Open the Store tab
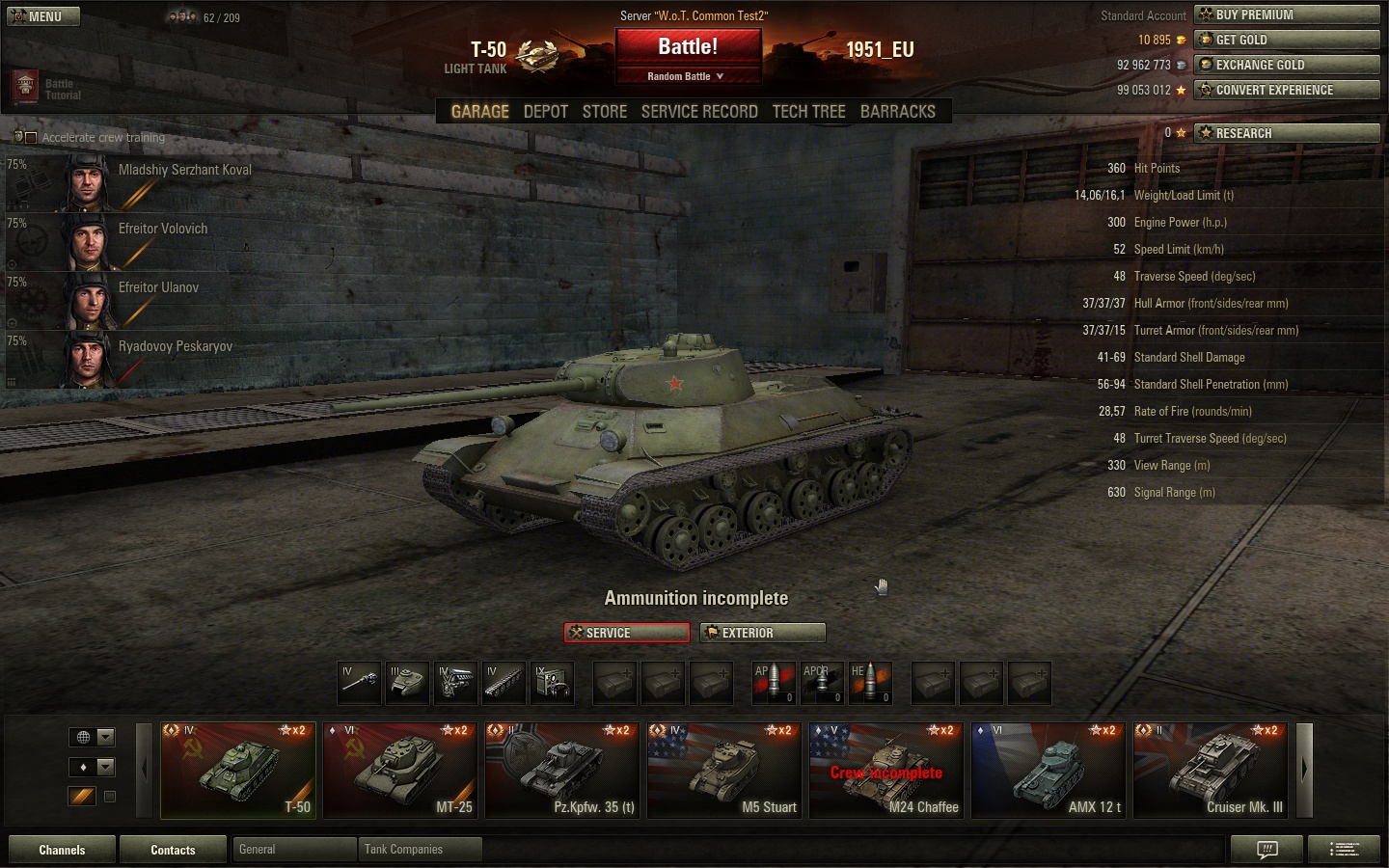This screenshot has width=1389, height=868. coord(605,112)
